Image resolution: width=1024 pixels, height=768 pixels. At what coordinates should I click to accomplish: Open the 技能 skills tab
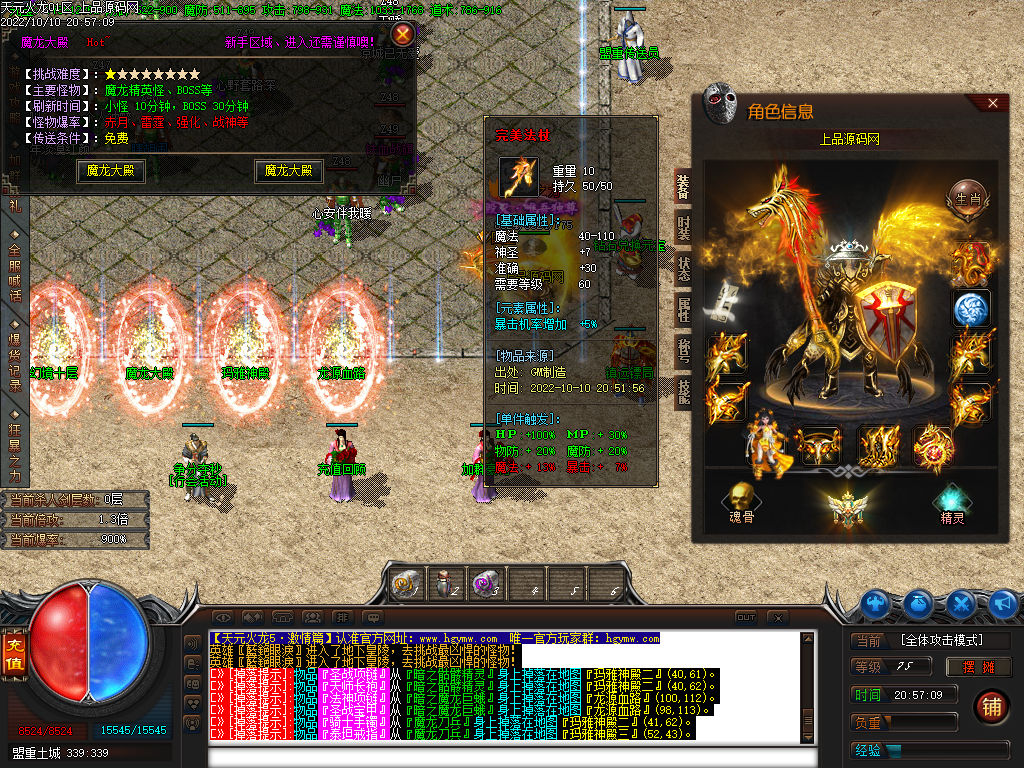683,390
